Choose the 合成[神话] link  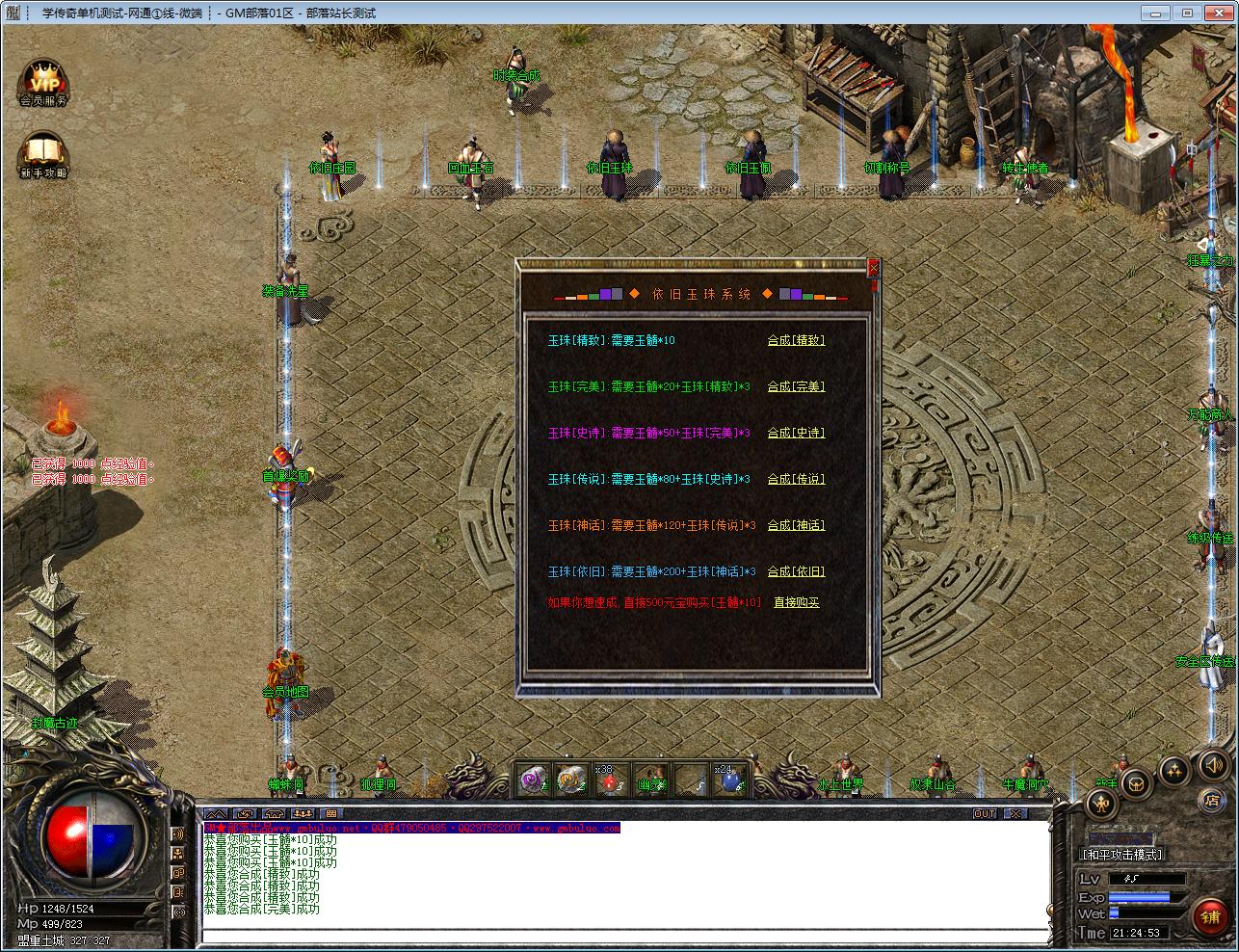pos(796,525)
